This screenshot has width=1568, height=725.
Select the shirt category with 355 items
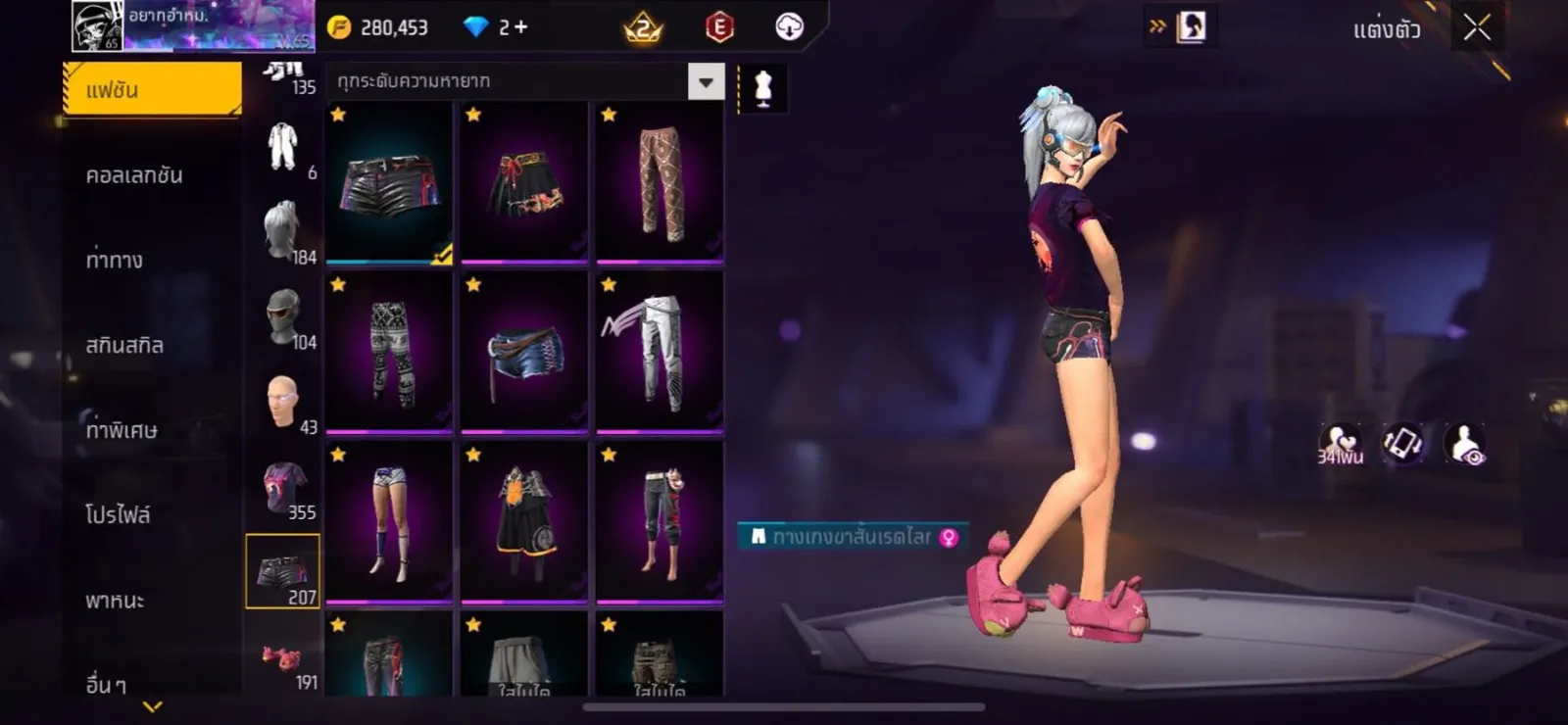(284, 490)
